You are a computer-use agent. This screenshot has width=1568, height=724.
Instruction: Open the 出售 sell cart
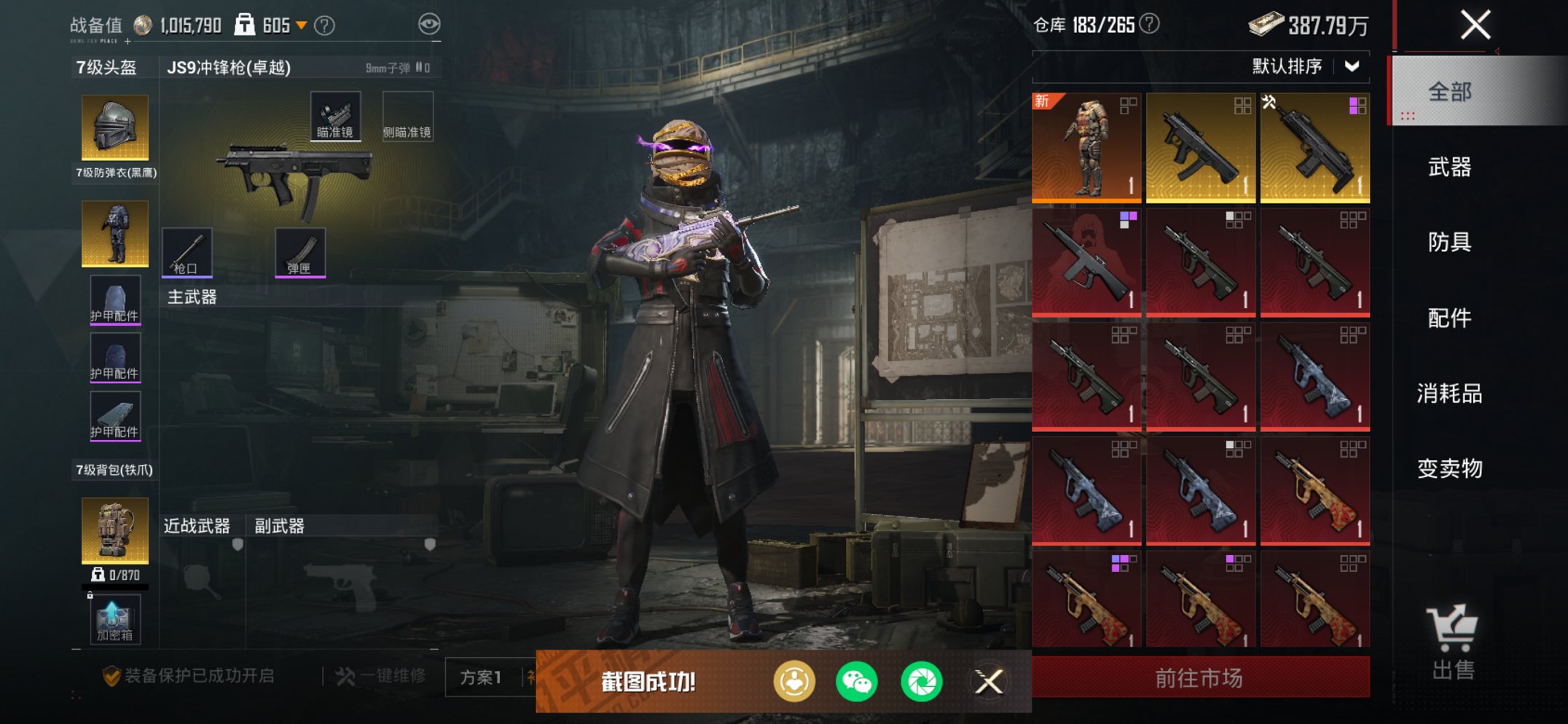[1452, 642]
